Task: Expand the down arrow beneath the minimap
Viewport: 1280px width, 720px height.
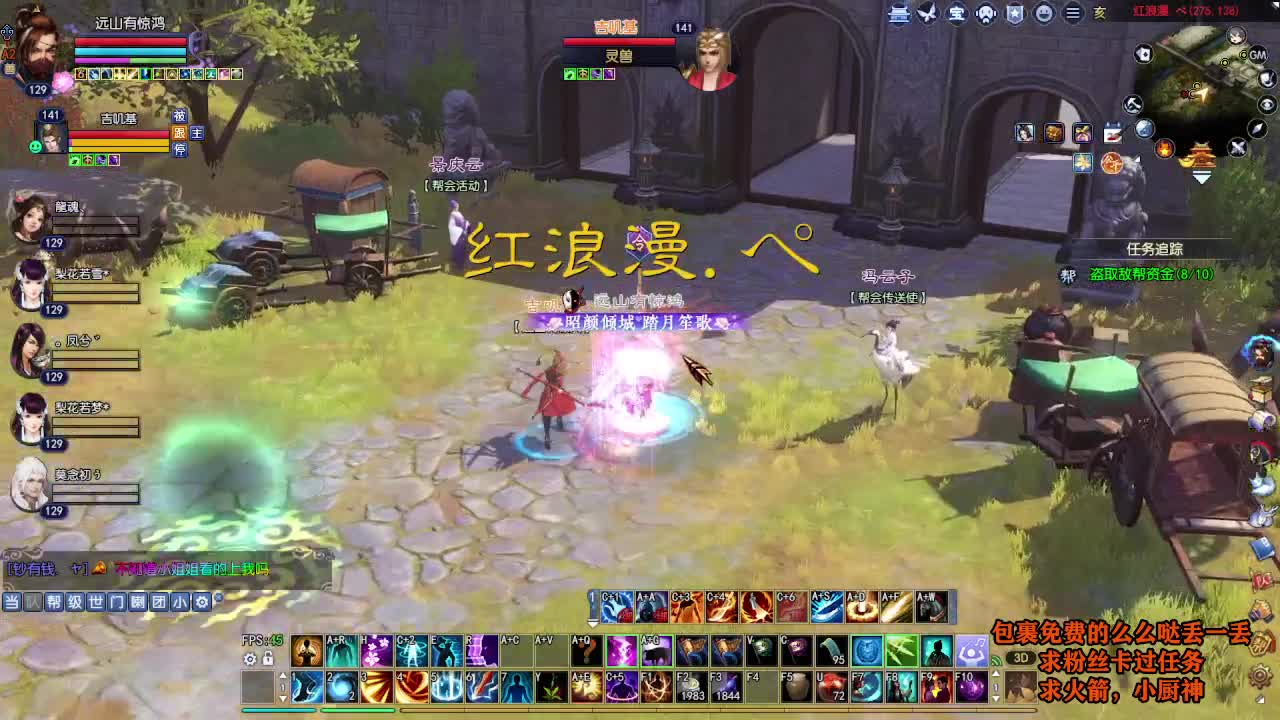Action: pyautogui.click(x=1200, y=178)
